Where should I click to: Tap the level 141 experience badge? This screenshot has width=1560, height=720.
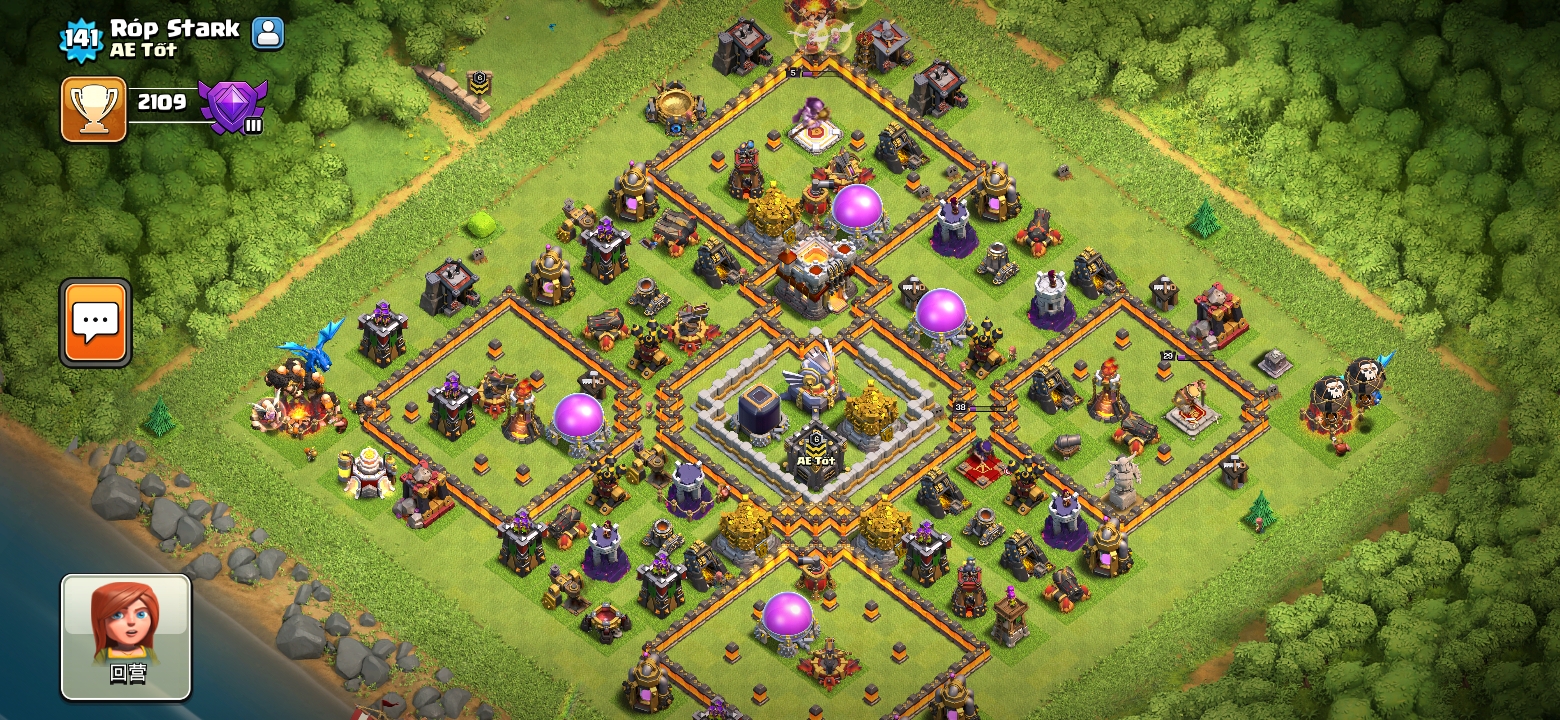[81, 39]
